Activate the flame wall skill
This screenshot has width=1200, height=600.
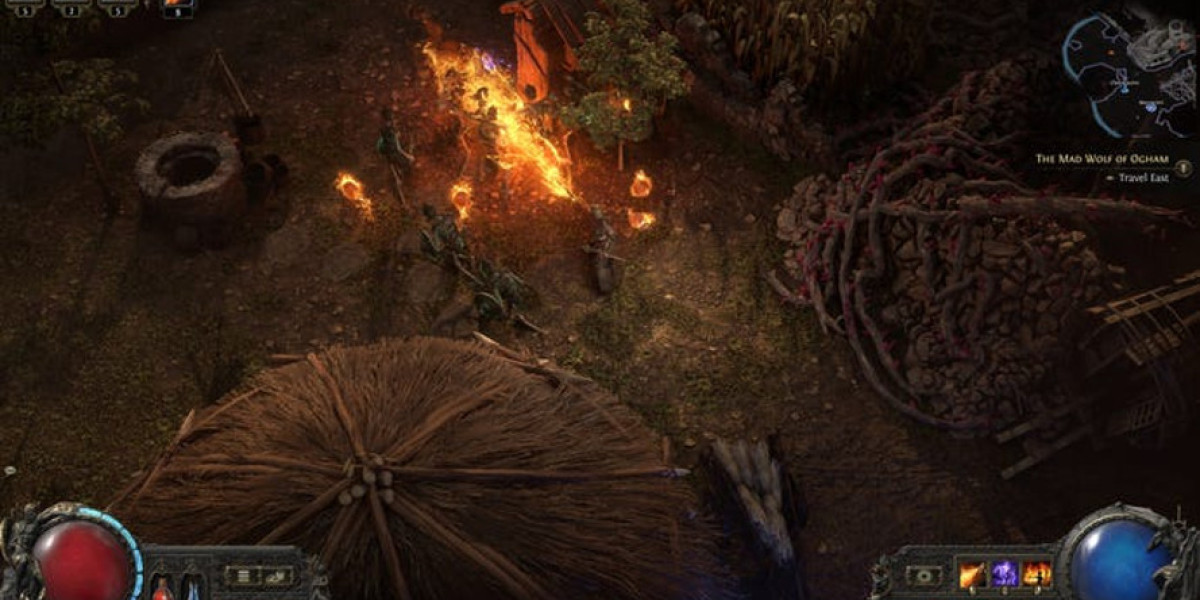point(1037,574)
